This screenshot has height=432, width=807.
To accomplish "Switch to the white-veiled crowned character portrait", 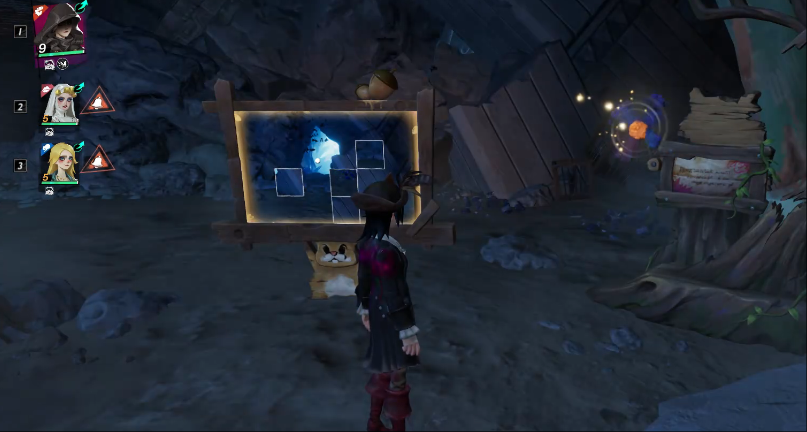I will click(x=58, y=104).
